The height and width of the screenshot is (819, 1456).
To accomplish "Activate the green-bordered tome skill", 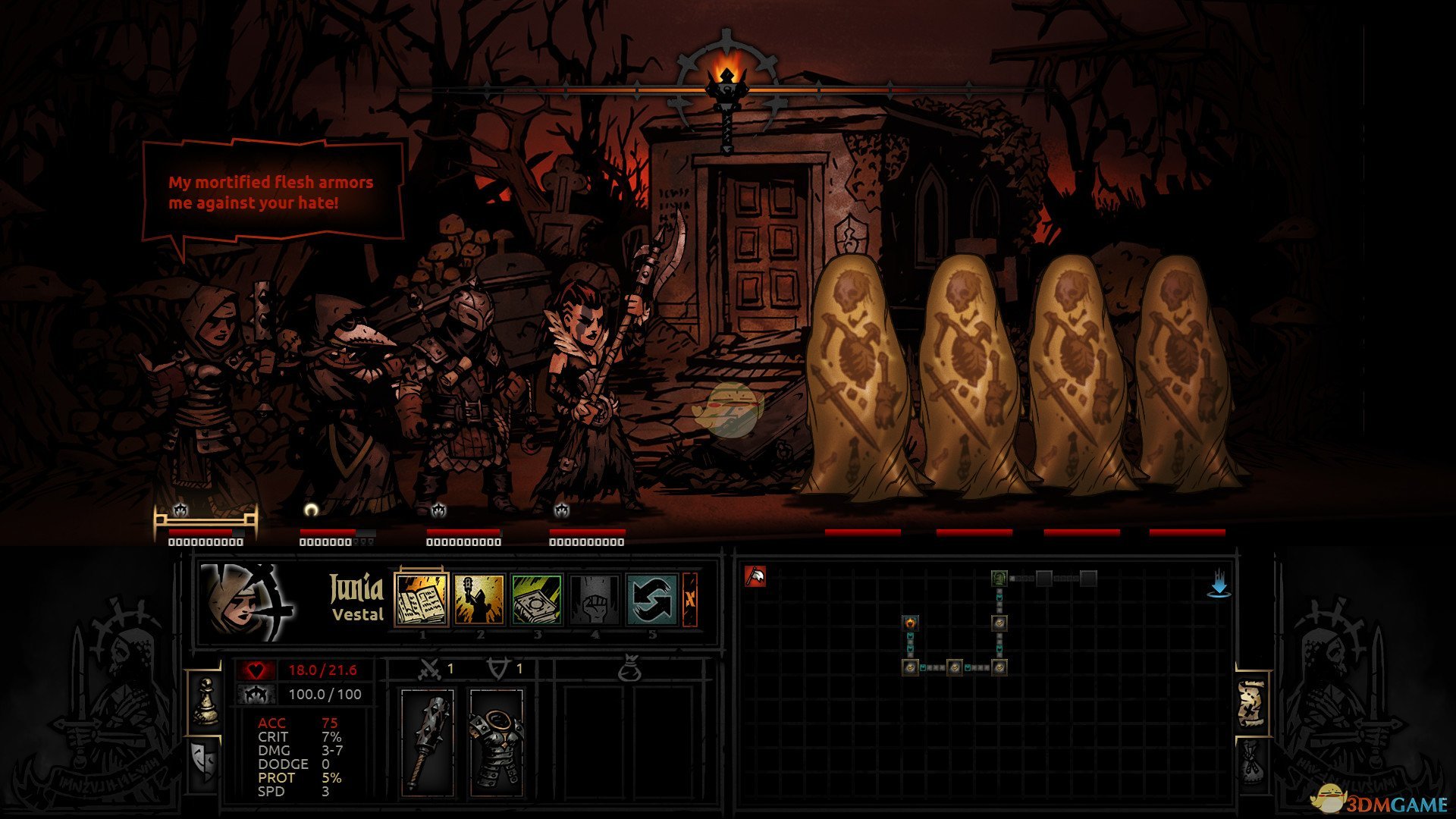I will click(x=537, y=599).
